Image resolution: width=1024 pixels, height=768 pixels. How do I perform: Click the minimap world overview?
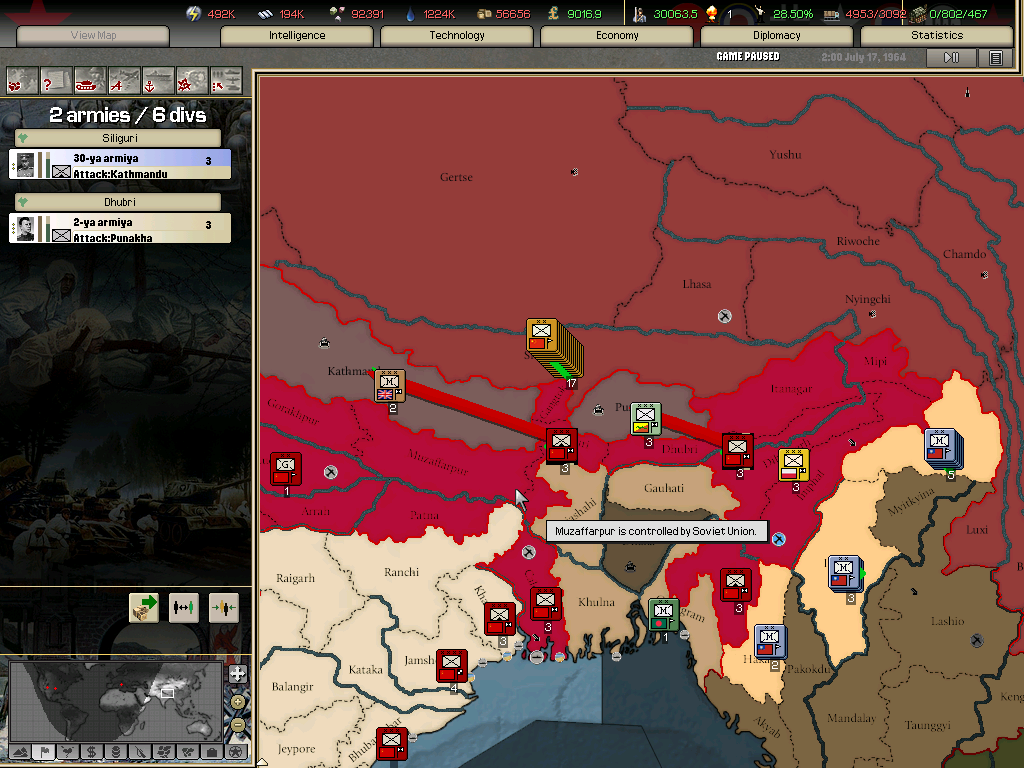(x=115, y=700)
